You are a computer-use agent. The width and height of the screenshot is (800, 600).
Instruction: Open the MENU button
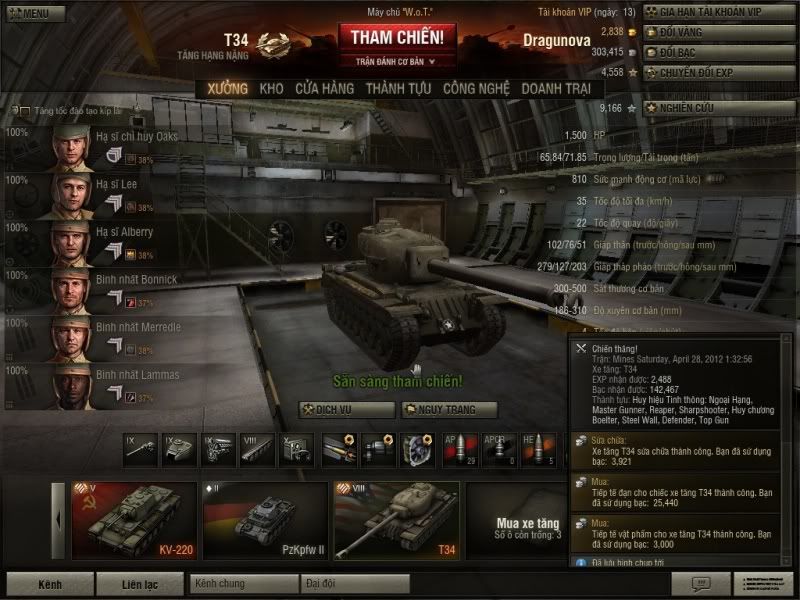(28, 14)
